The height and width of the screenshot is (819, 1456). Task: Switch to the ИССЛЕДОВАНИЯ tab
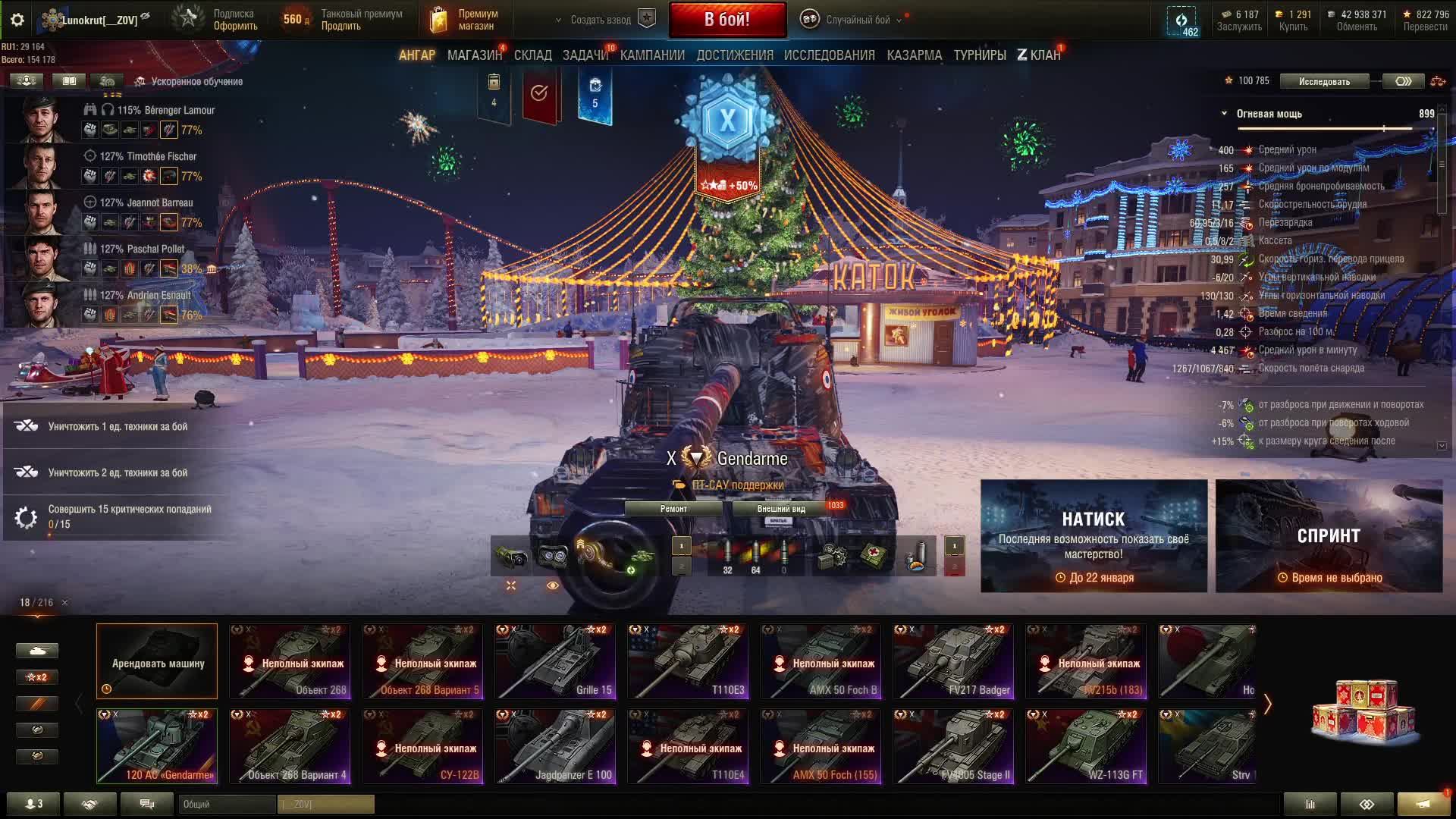[x=829, y=55]
